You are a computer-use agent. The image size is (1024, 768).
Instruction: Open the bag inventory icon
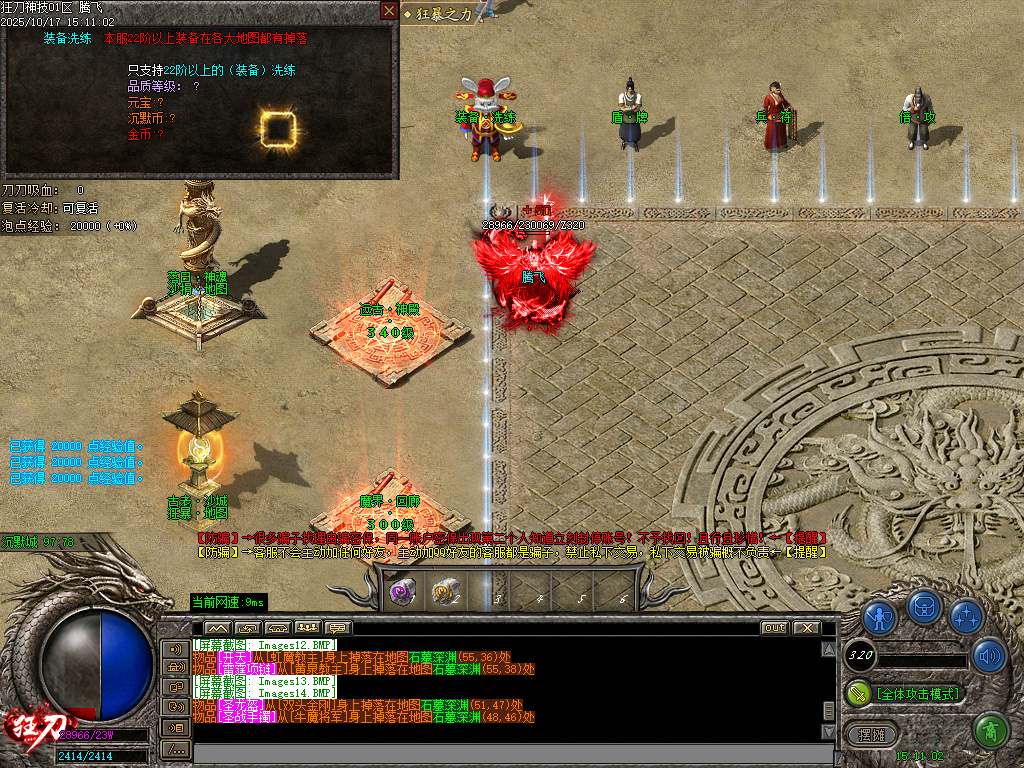coord(923,608)
